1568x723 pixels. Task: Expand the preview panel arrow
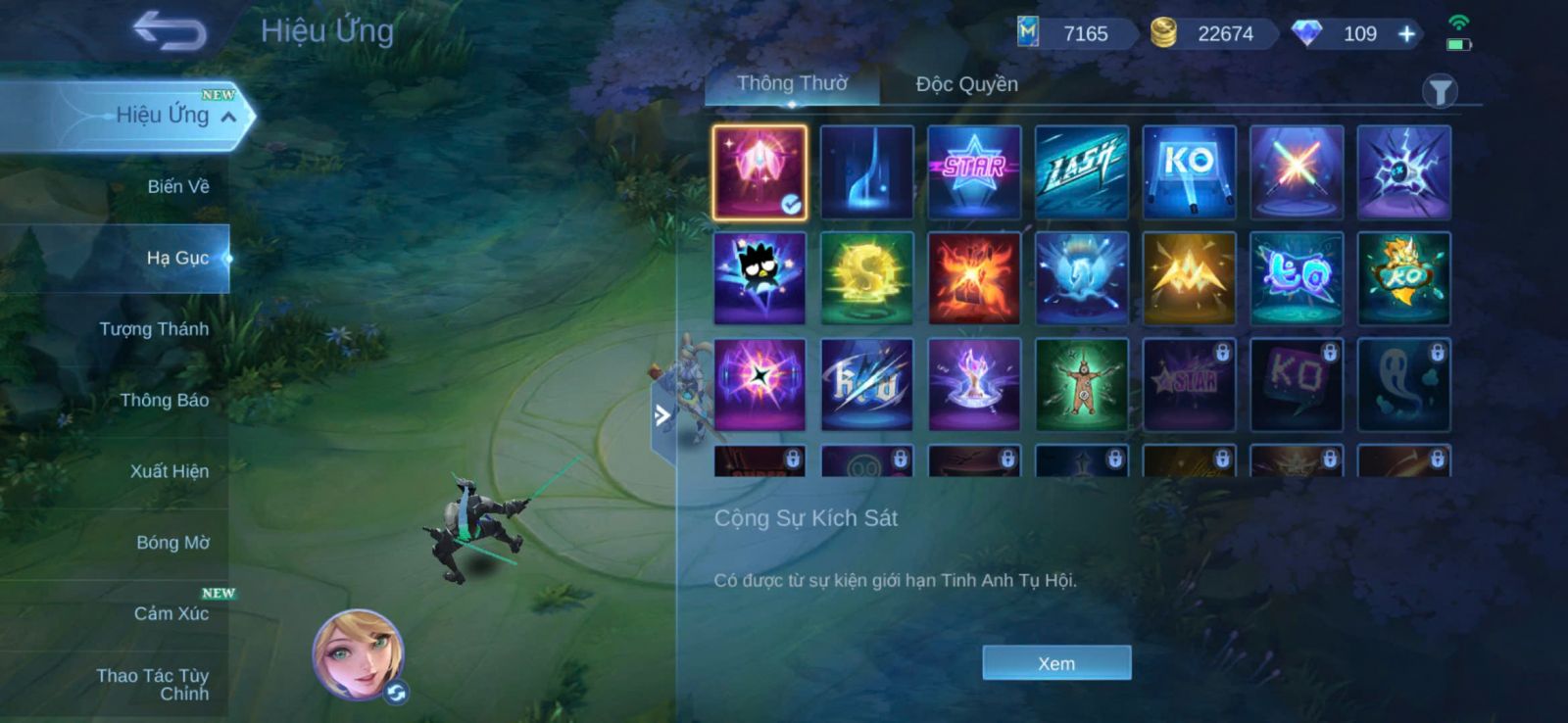click(x=662, y=415)
